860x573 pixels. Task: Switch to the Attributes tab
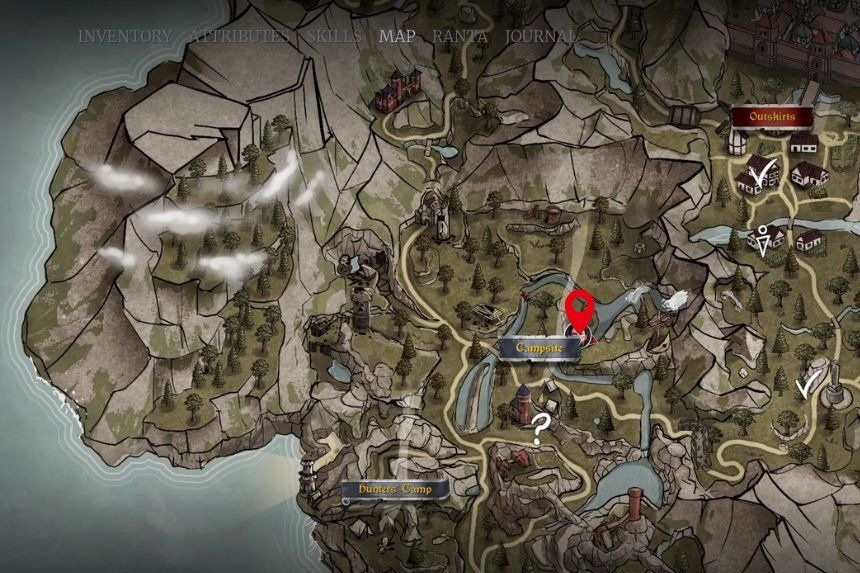point(240,36)
